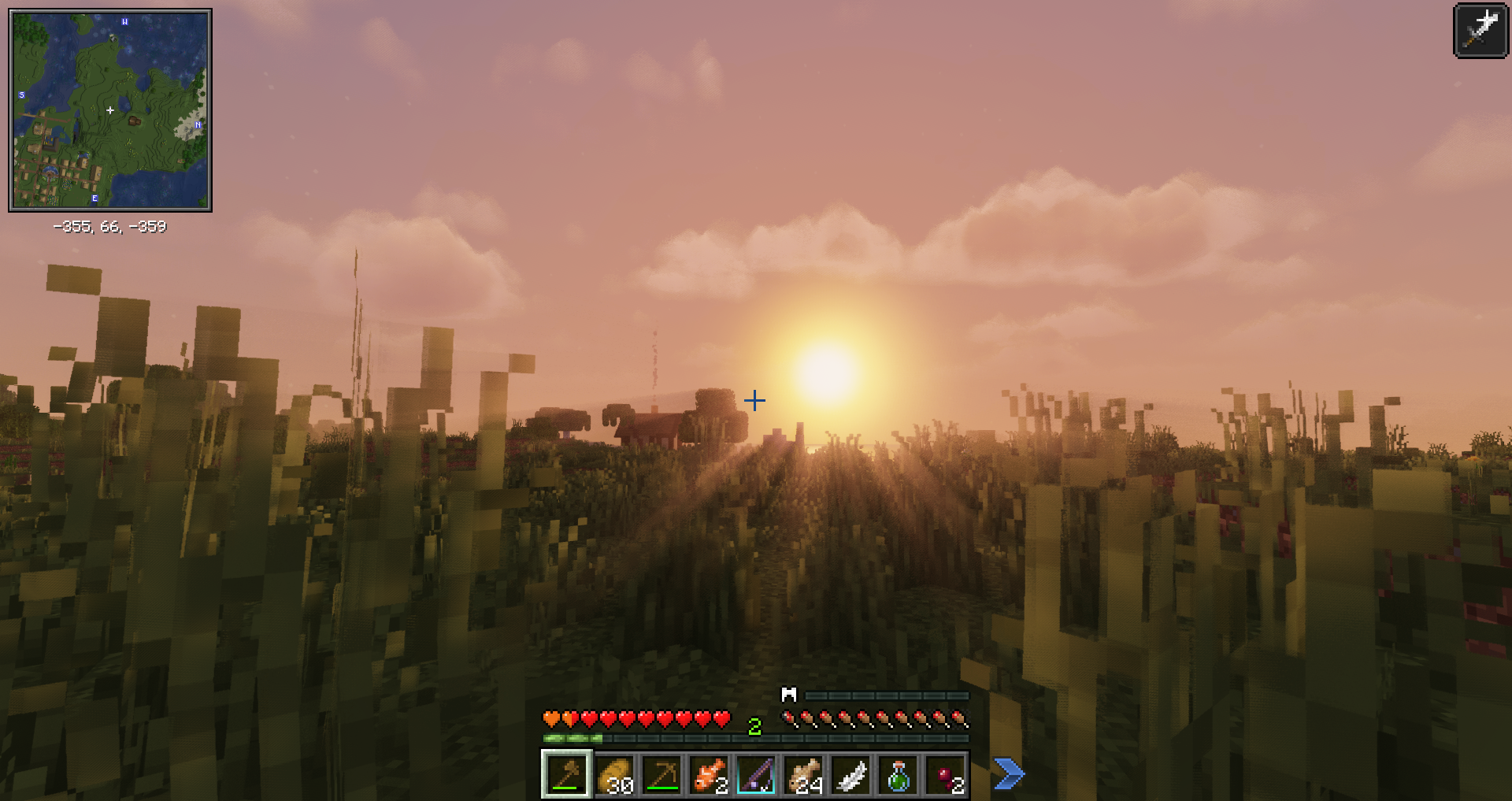The width and height of the screenshot is (1512, 801).
Task: Expand the hotbar with the blue chevron arrow
Action: pyautogui.click(x=1007, y=775)
